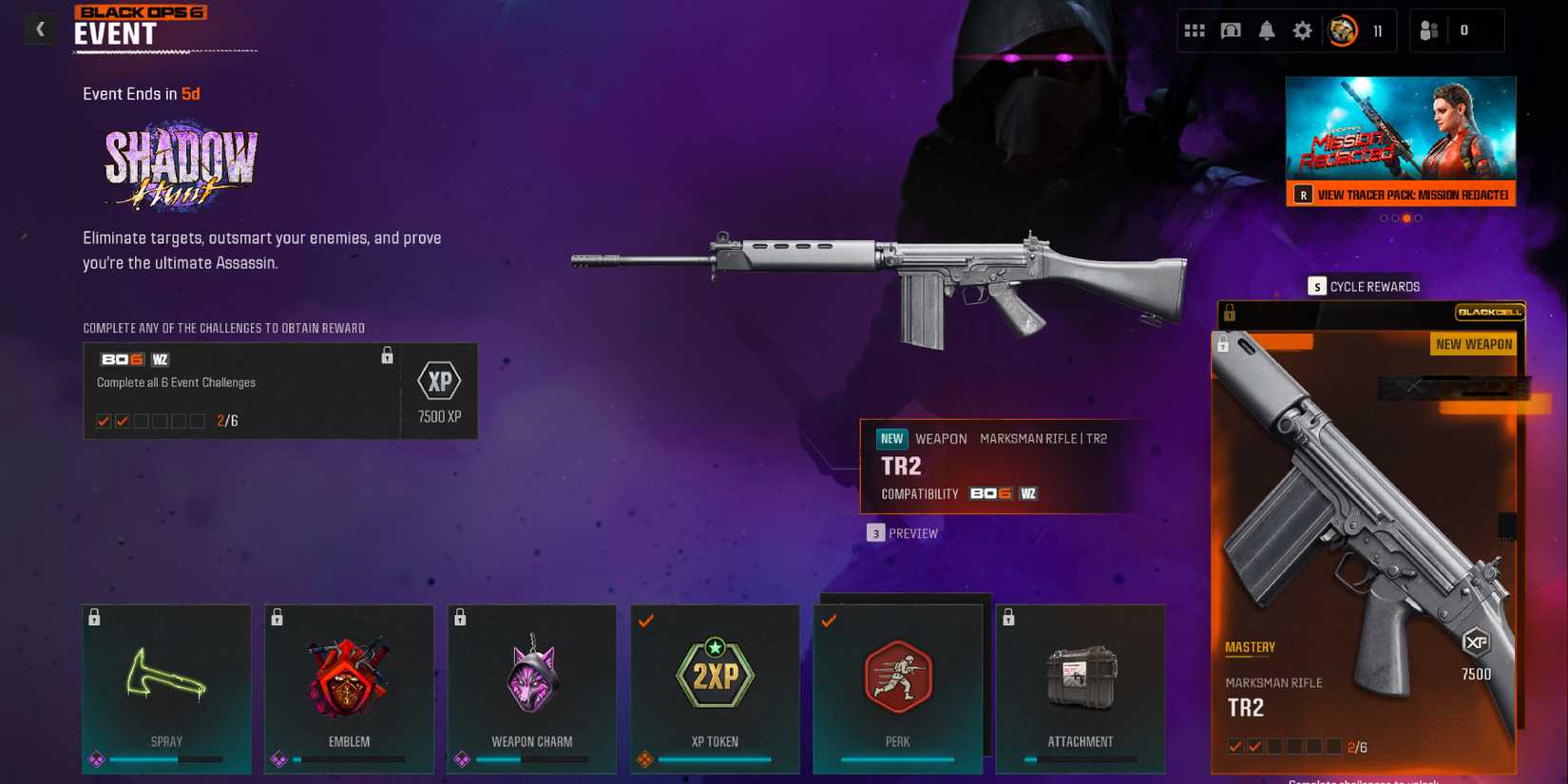Image resolution: width=1568 pixels, height=784 pixels.
Task: Click the Preview prompt below the TR2 info
Action: coord(903,533)
